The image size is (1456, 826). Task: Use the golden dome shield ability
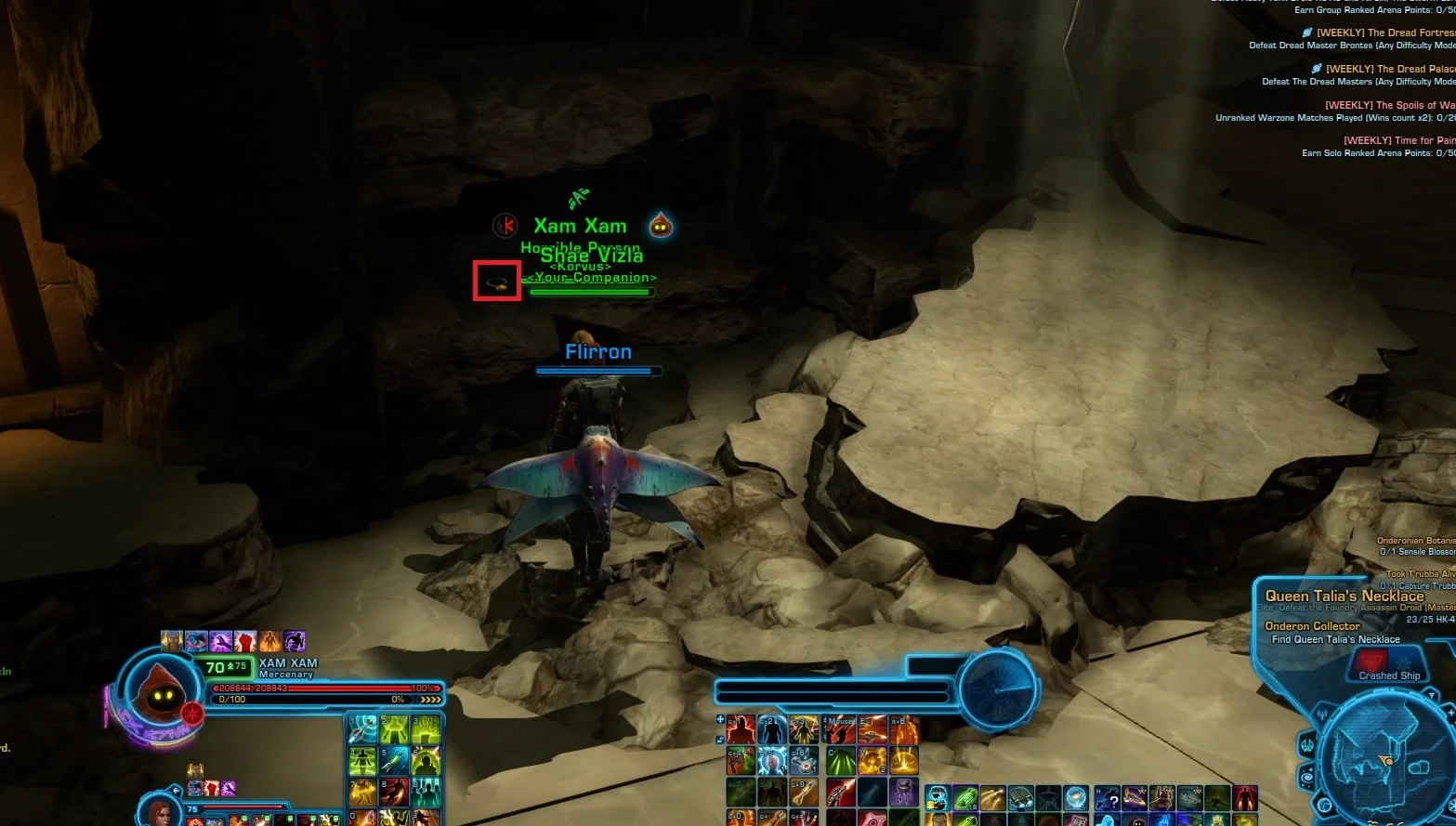904,761
